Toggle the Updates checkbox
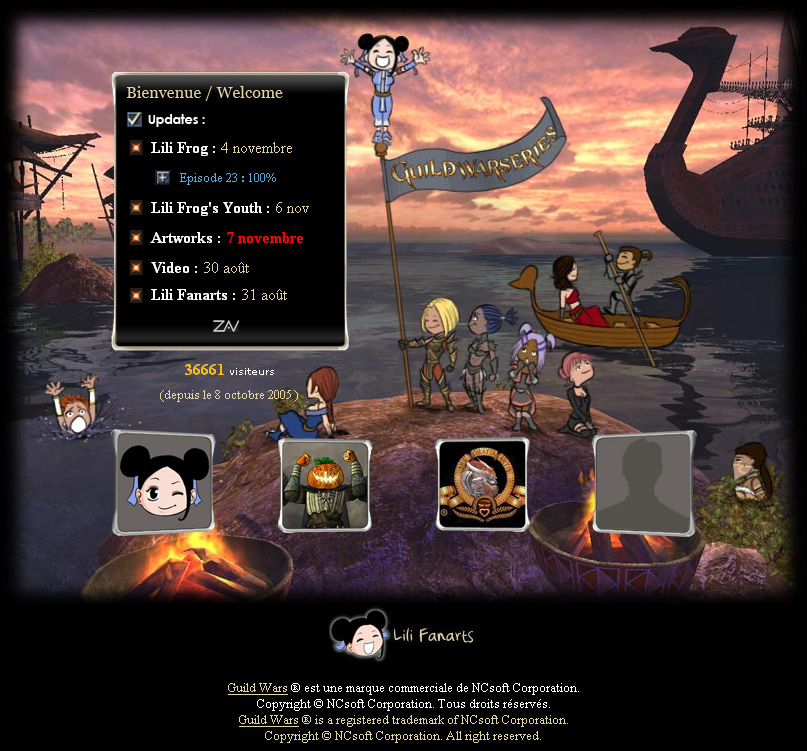Image resolution: width=807 pixels, height=751 pixels. point(135,120)
